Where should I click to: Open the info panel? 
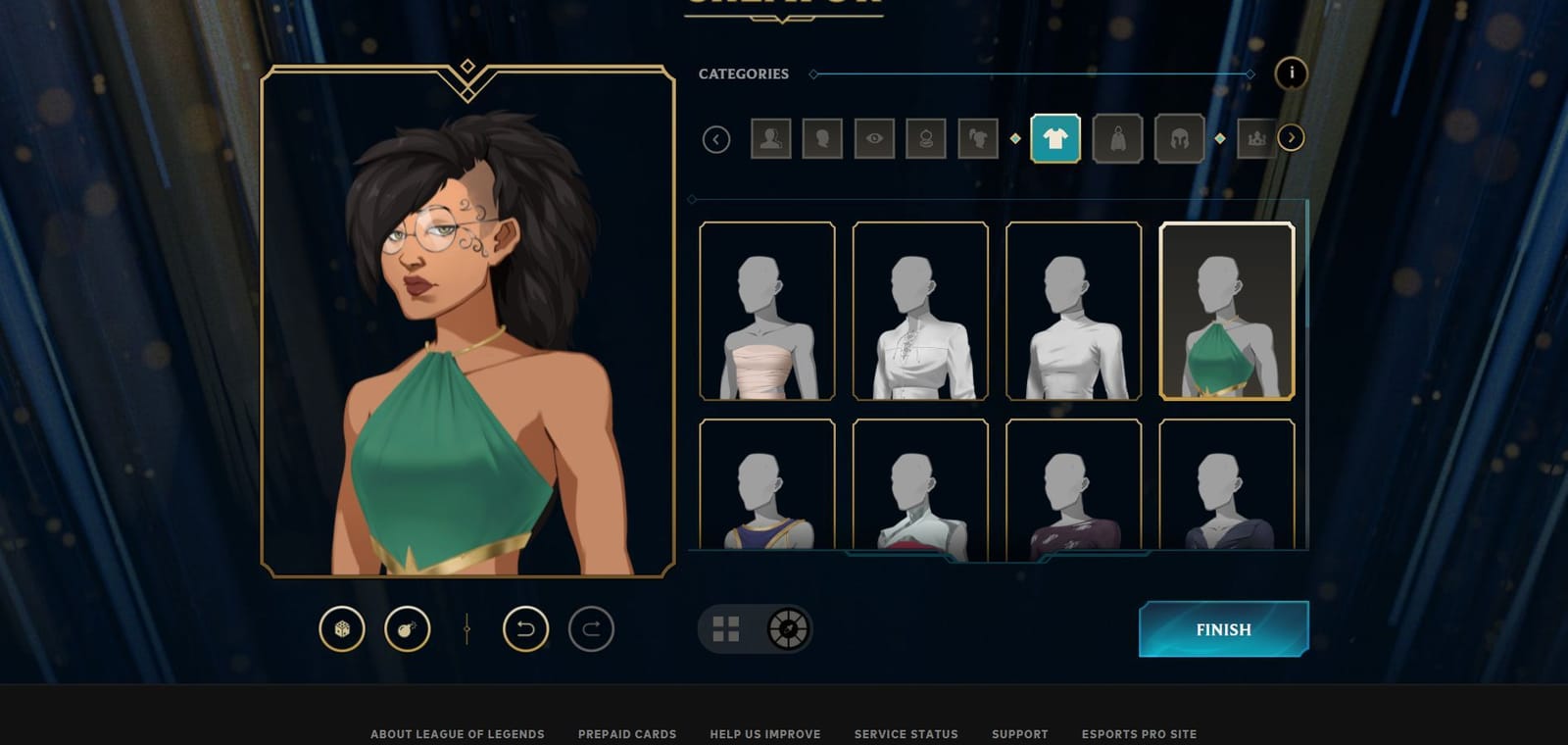pyautogui.click(x=1292, y=74)
